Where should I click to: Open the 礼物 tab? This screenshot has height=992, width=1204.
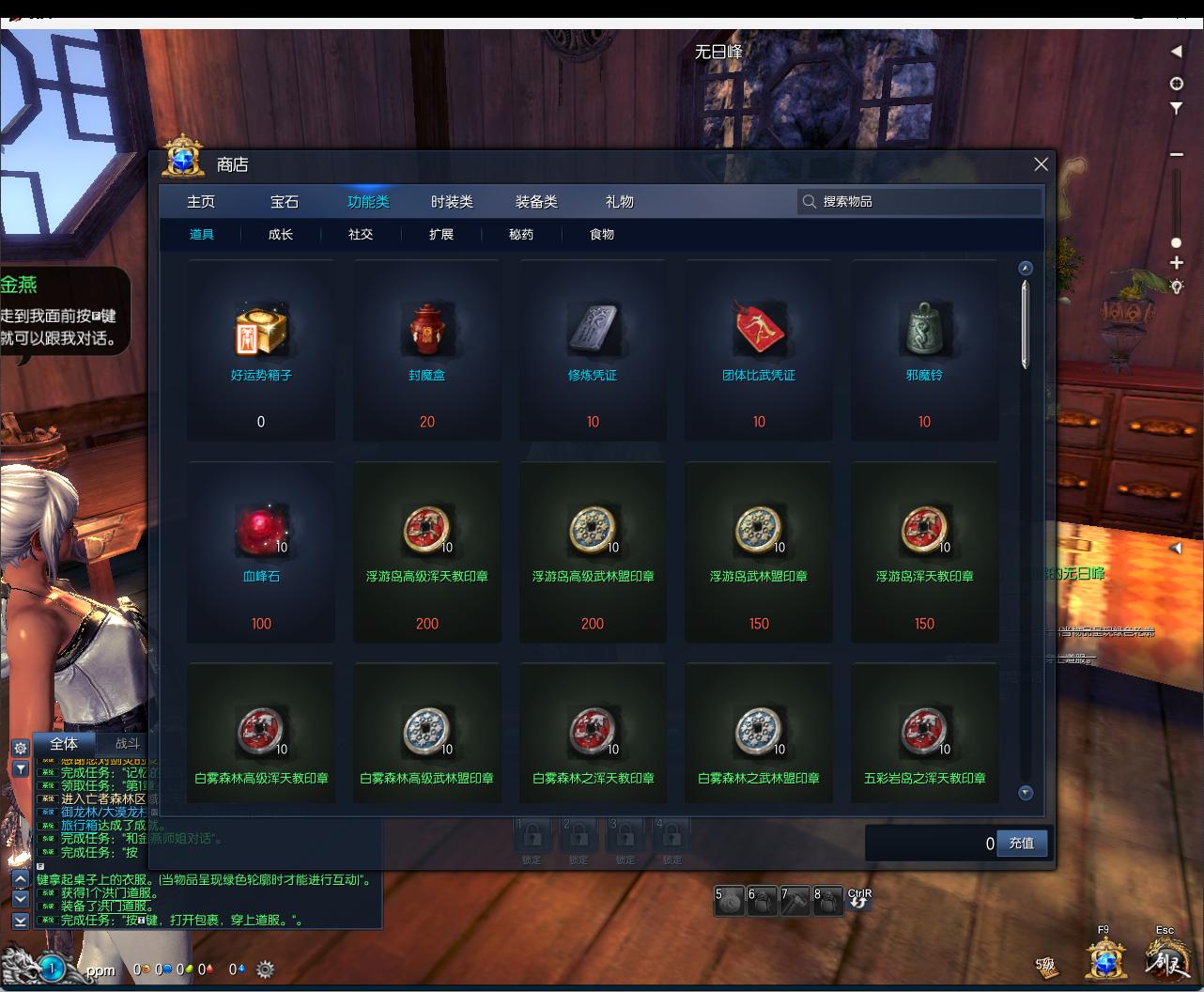pyautogui.click(x=620, y=202)
